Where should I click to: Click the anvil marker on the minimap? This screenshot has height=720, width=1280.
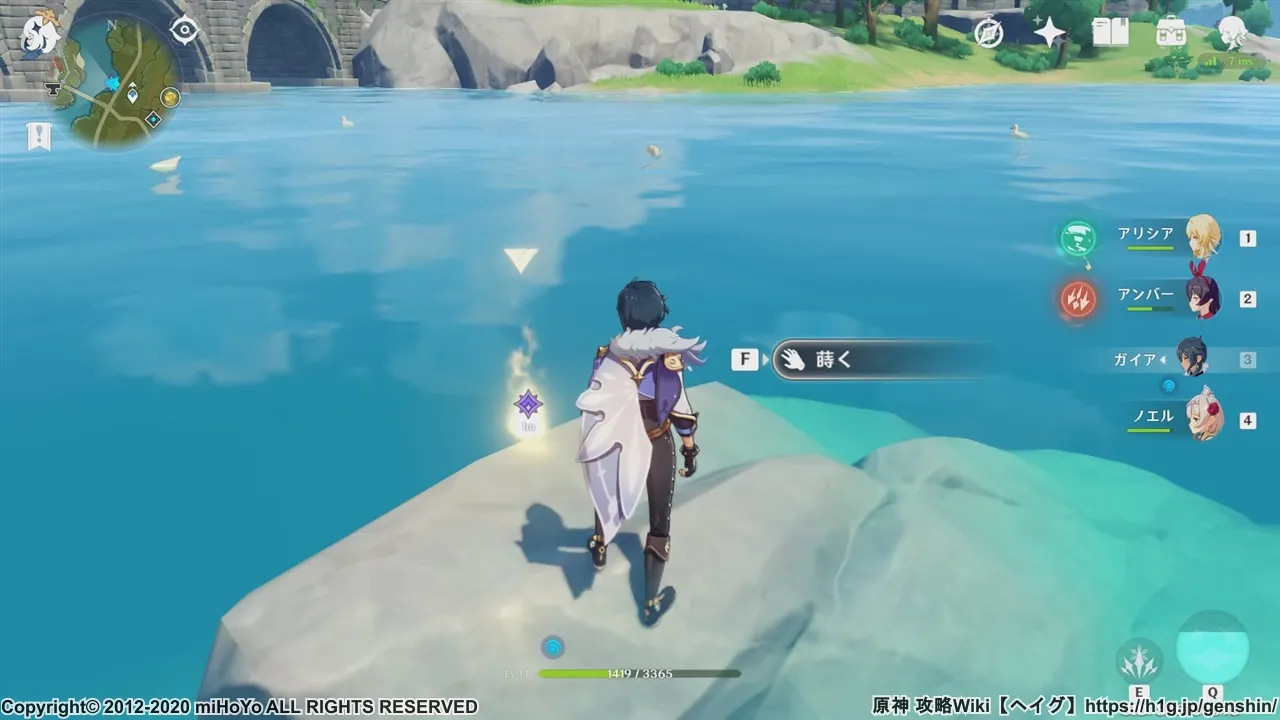coord(50,90)
